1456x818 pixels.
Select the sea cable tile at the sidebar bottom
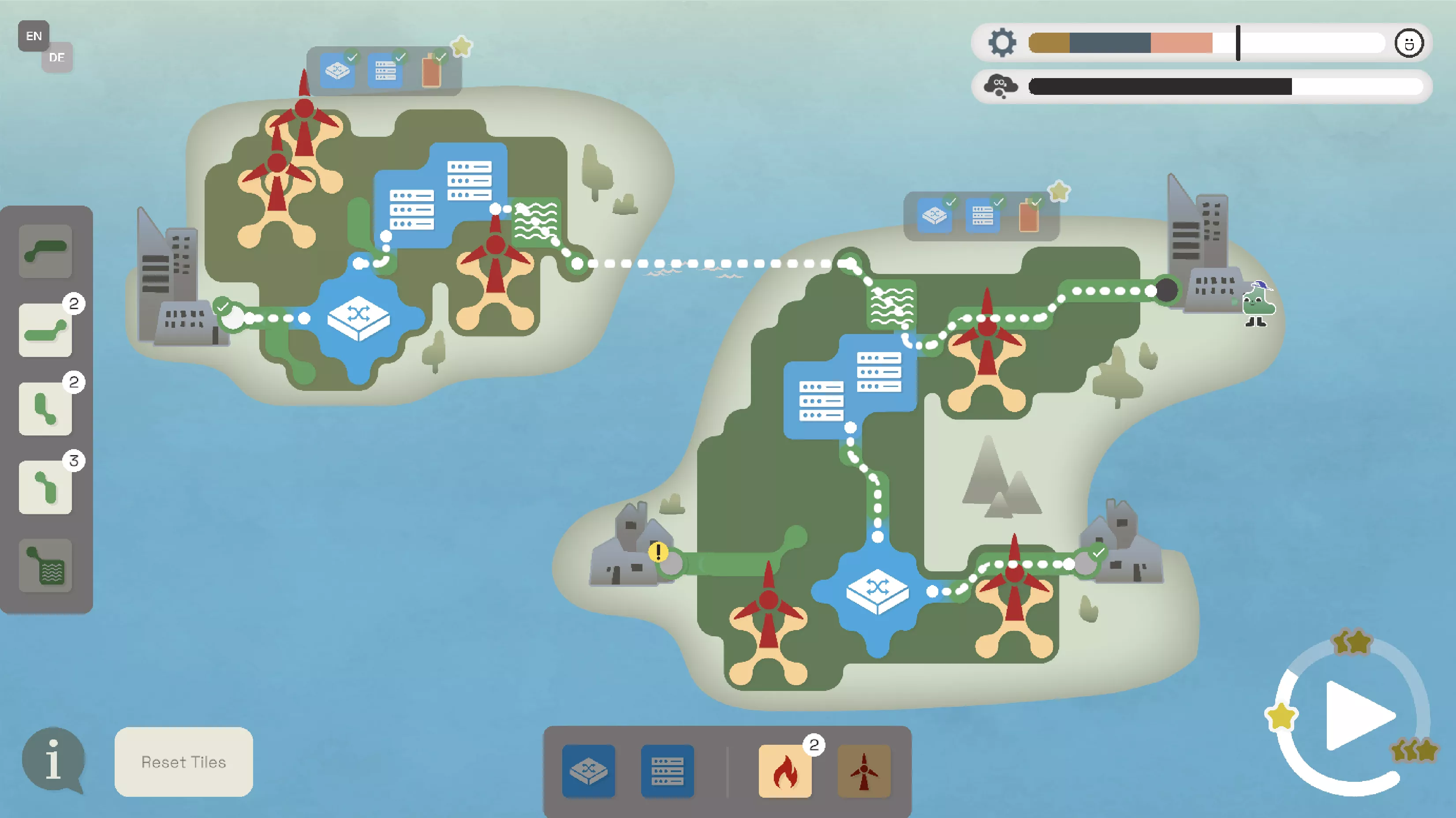coord(45,566)
